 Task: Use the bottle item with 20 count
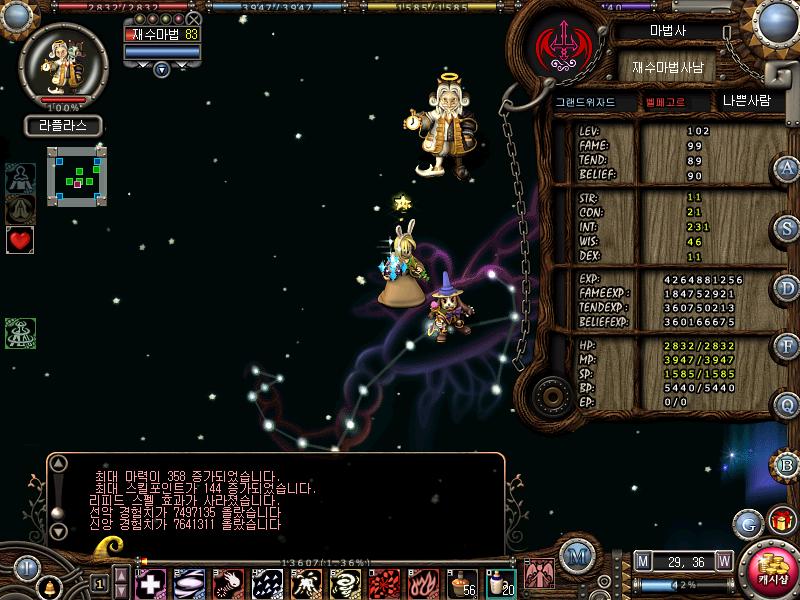tap(500, 582)
